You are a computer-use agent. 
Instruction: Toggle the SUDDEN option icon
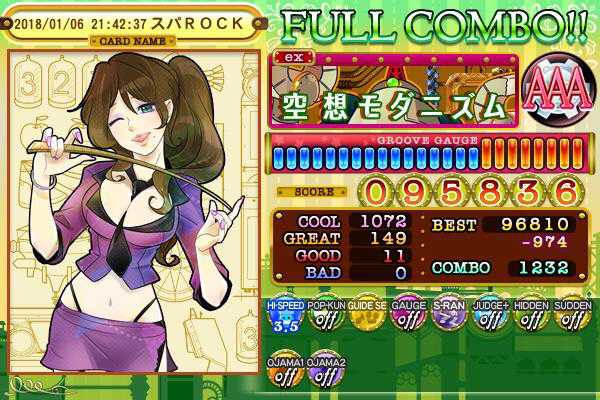pos(570,319)
